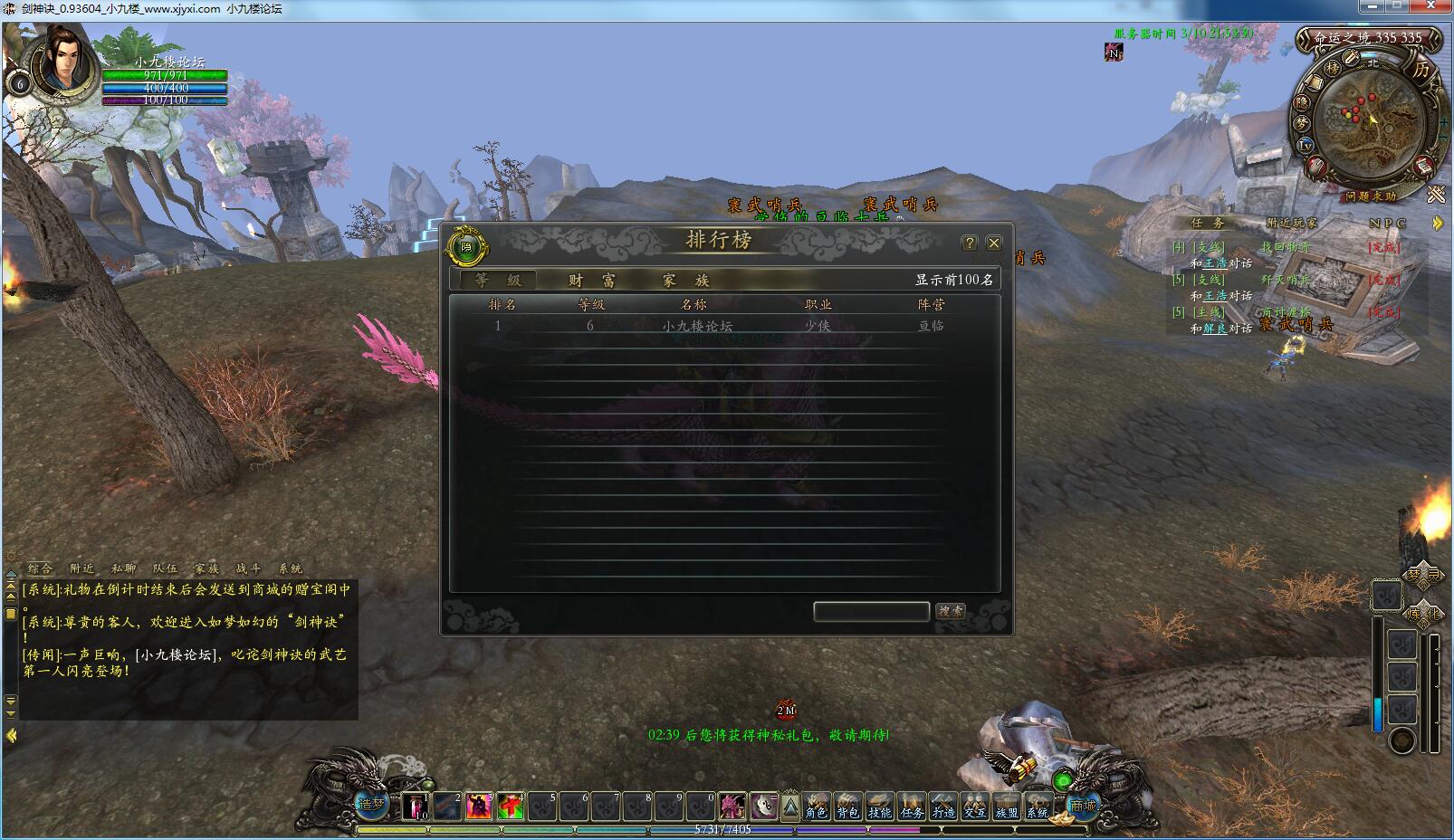Image resolution: width=1454 pixels, height=840 pixels.
Task: Open the 系统 system menu
Action: click(x=1037, y=806)
